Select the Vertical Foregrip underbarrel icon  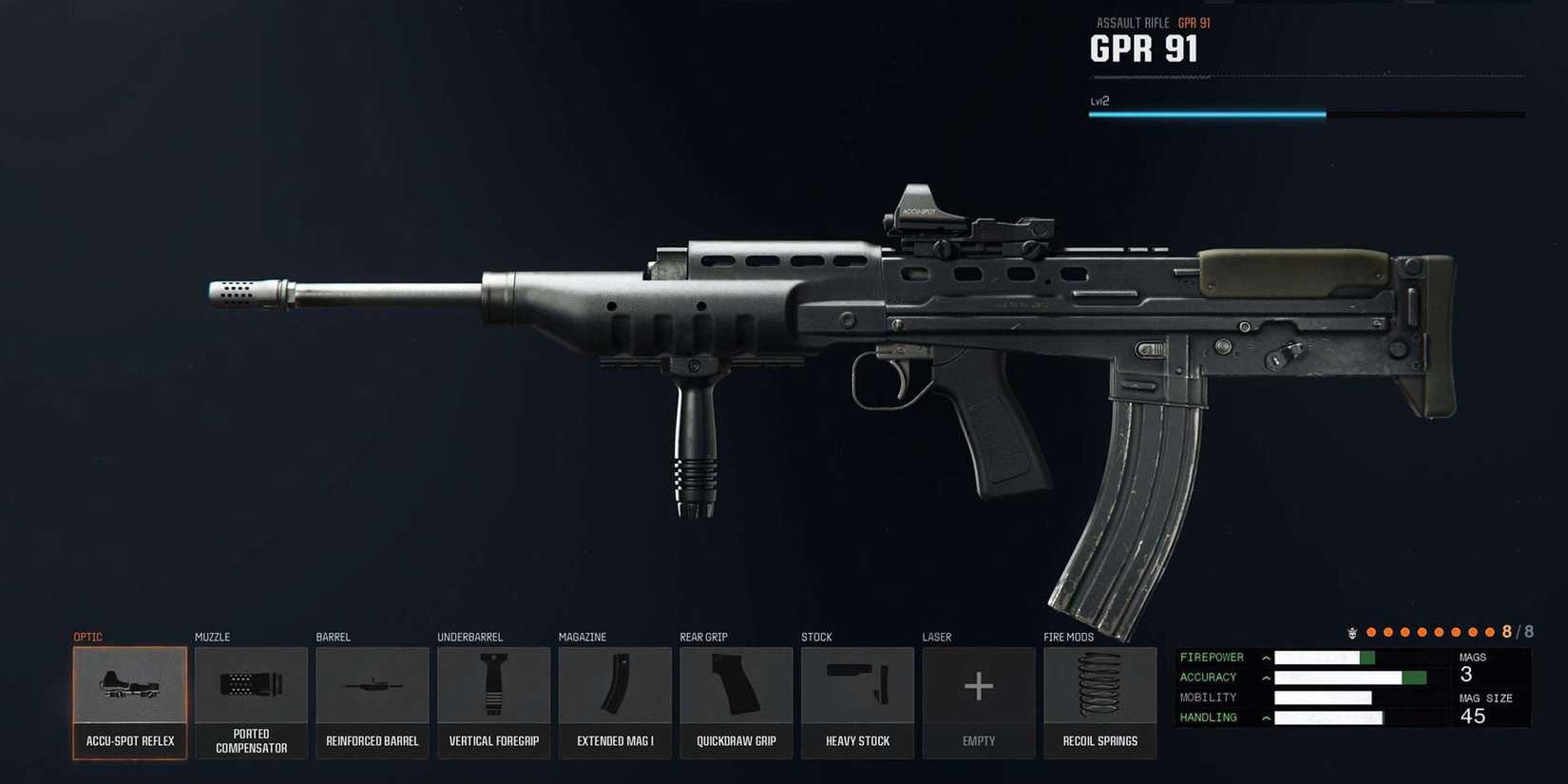pos(493,686)
